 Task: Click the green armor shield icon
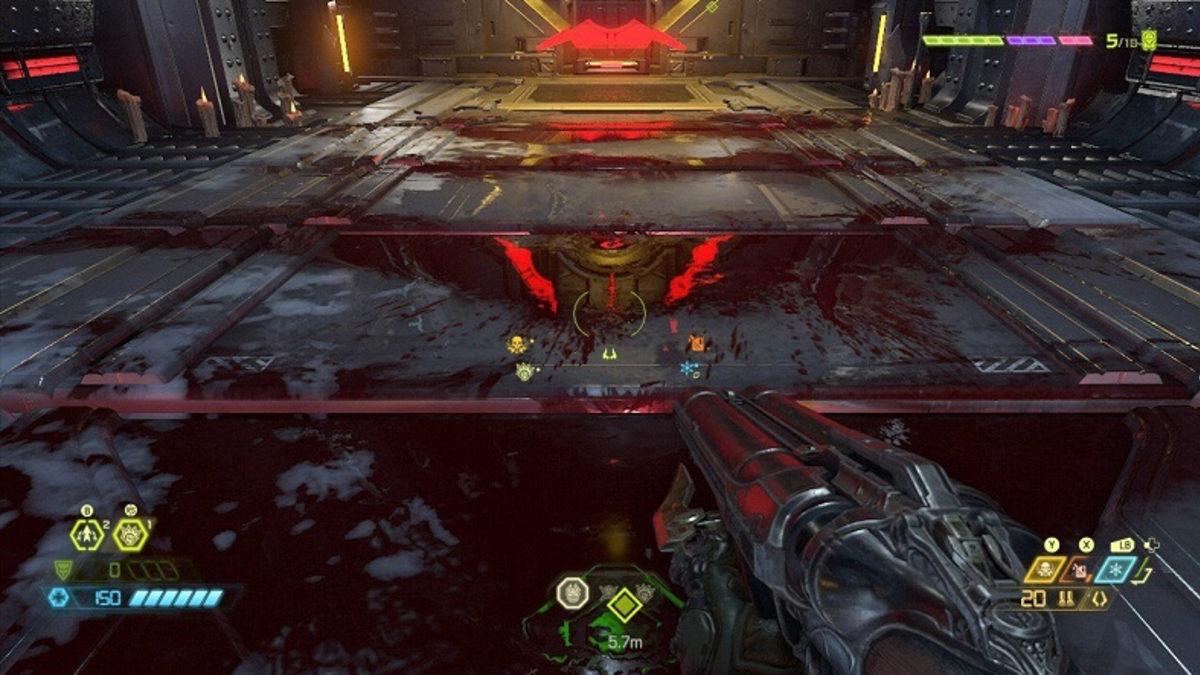pos(63,570)
